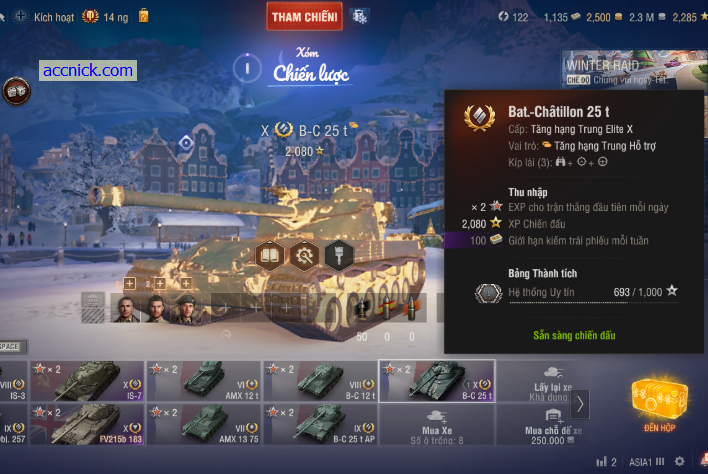This screenshot has height=474, width=708.
Task: Pick the FV215b 183 tank
Action: click(x=87, y=424)
